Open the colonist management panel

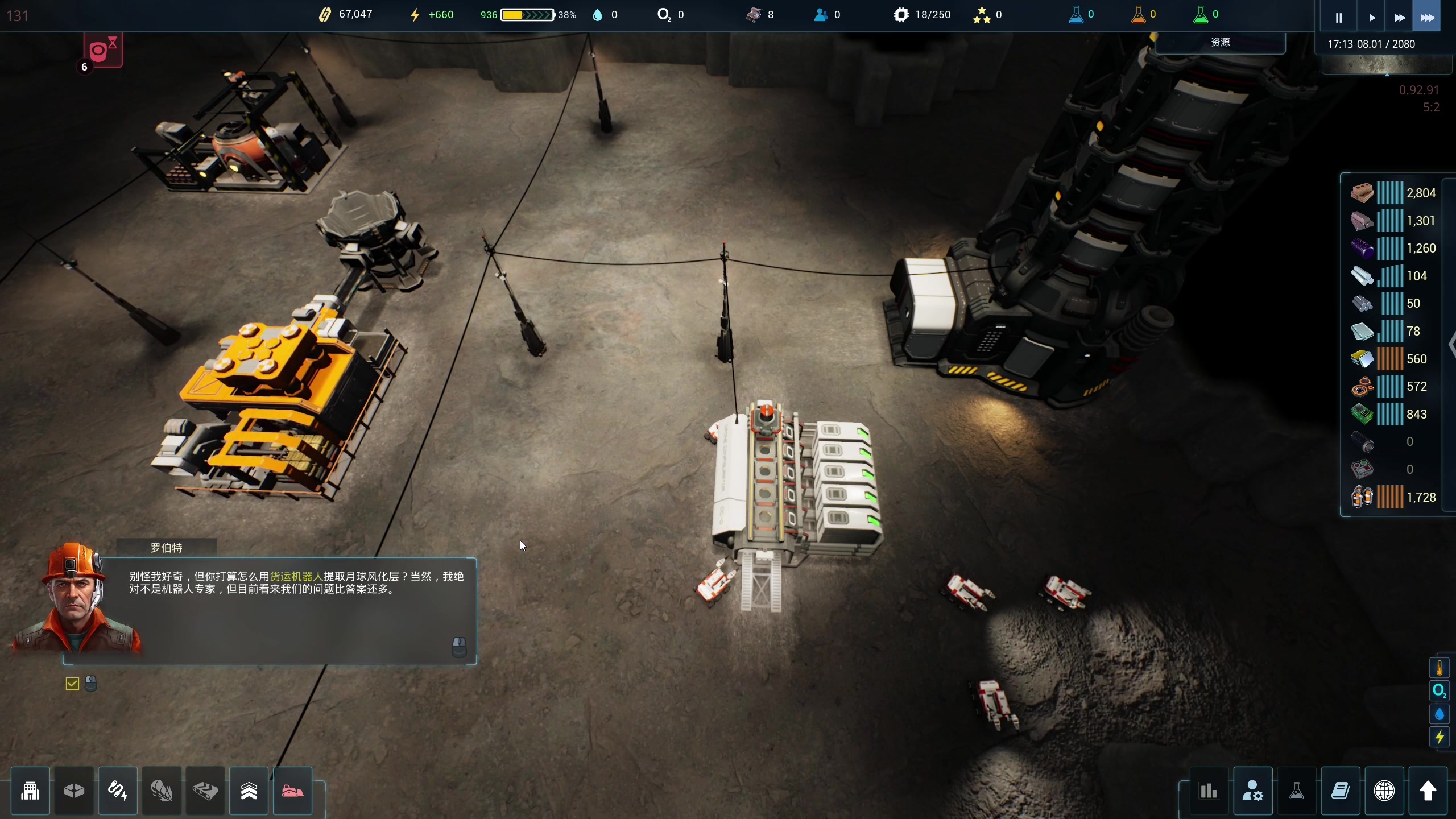coord(1253,791)
